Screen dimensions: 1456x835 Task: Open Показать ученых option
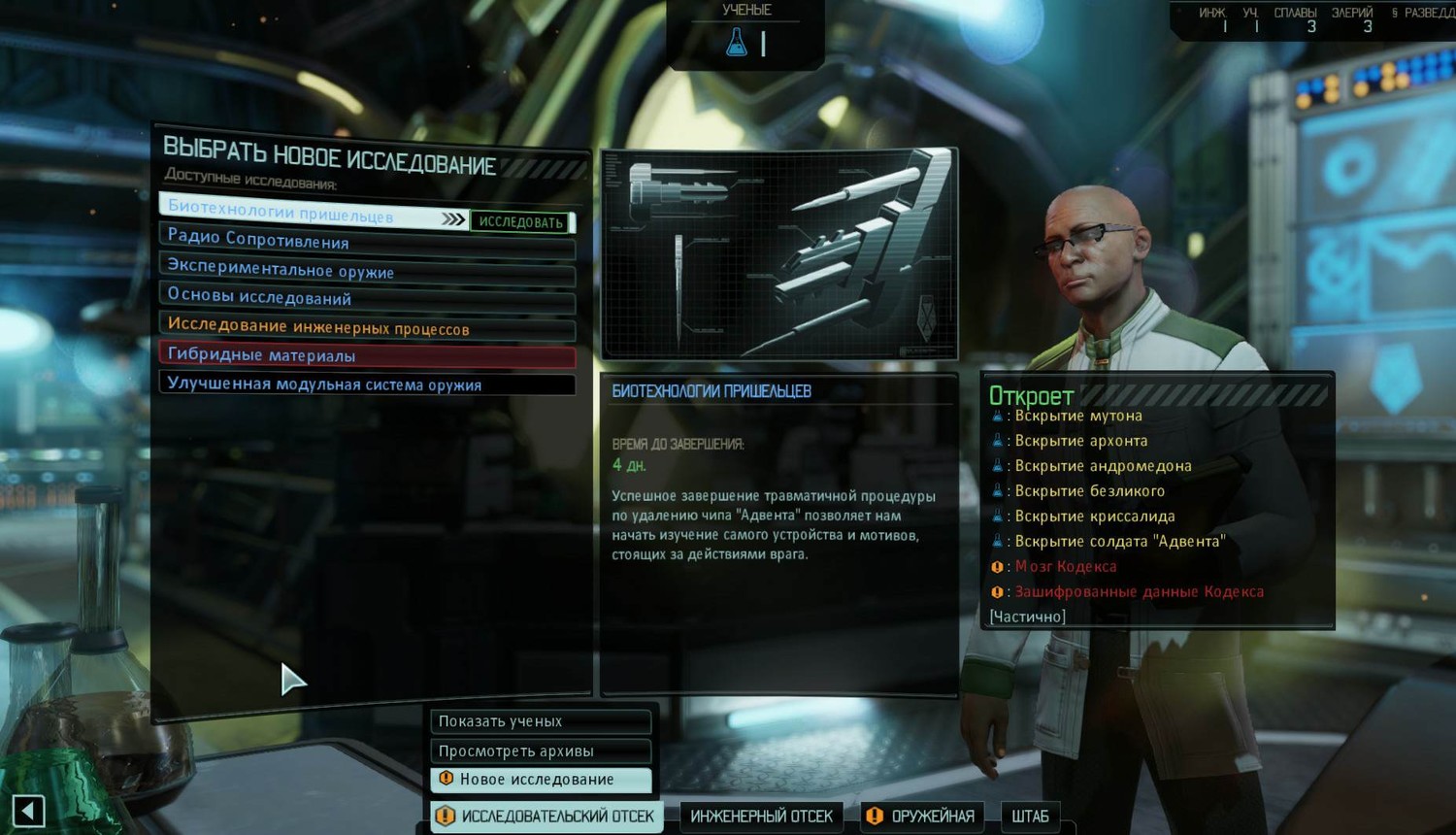coord(540,721)
